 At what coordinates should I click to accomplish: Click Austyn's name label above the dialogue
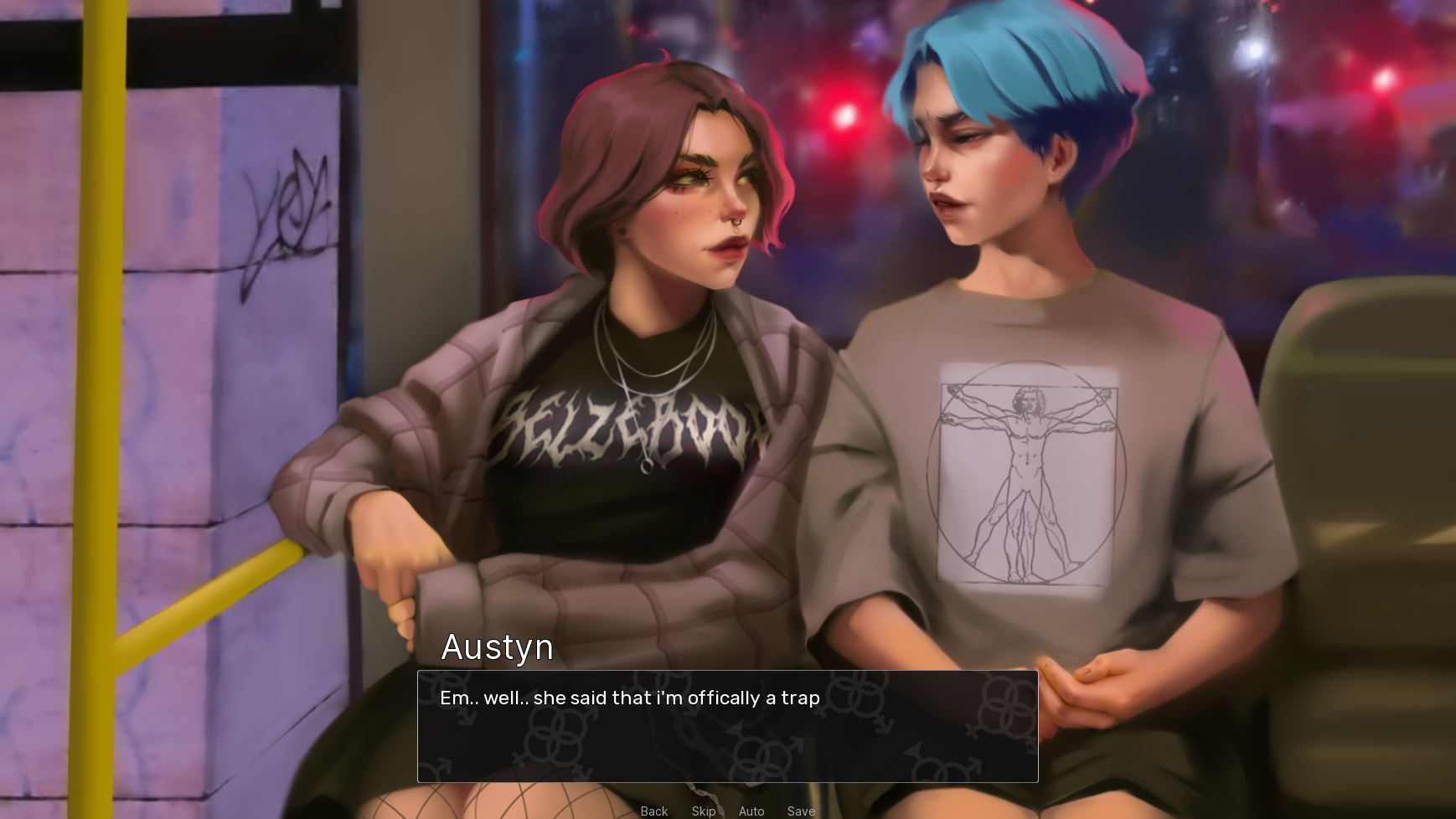[498, 647]
